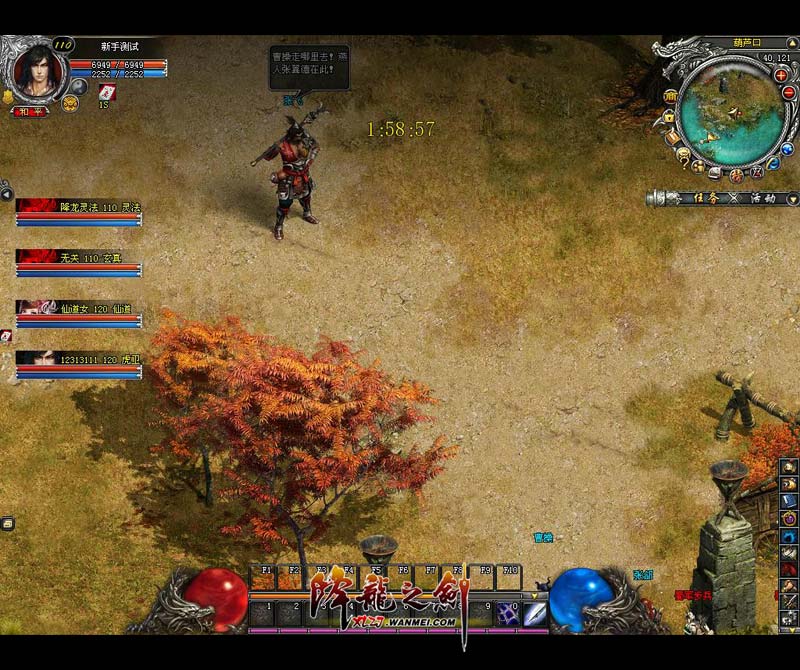Viewport: 800px width, 670px height.
Task: Click the padlock icon beside the minimap
Action: point(669,117)
